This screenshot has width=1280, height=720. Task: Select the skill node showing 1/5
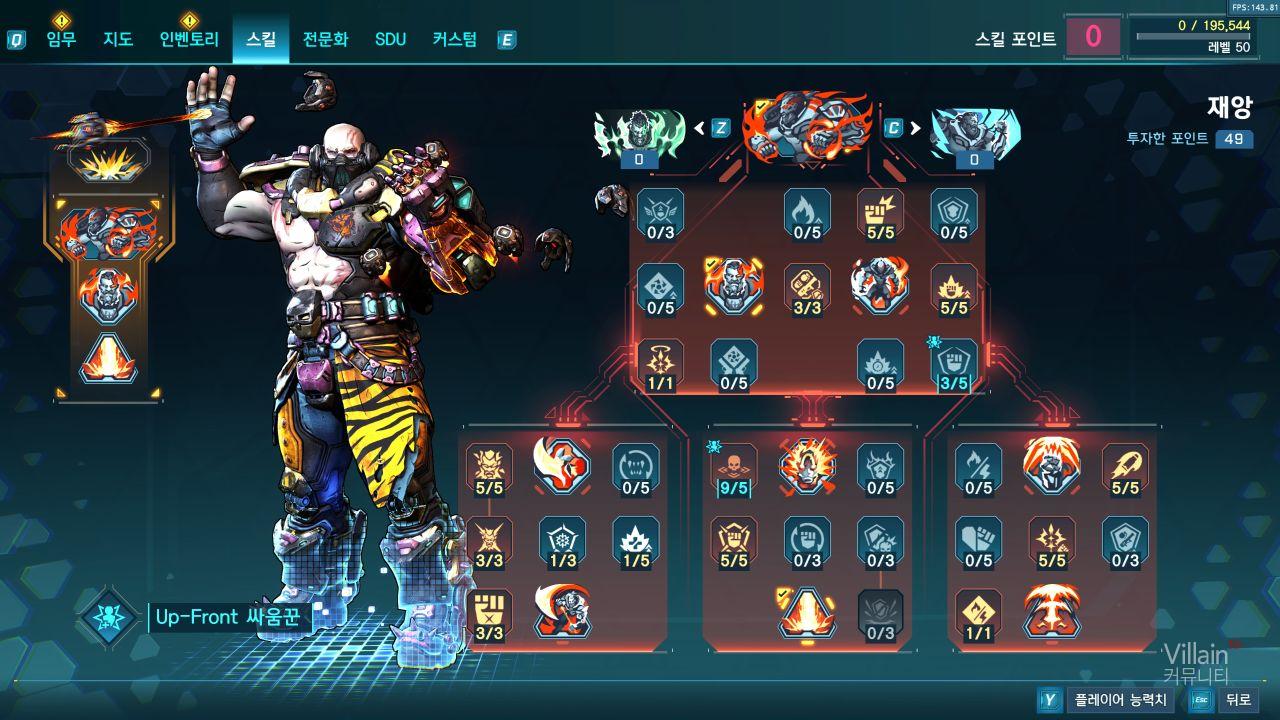point(636,542)
